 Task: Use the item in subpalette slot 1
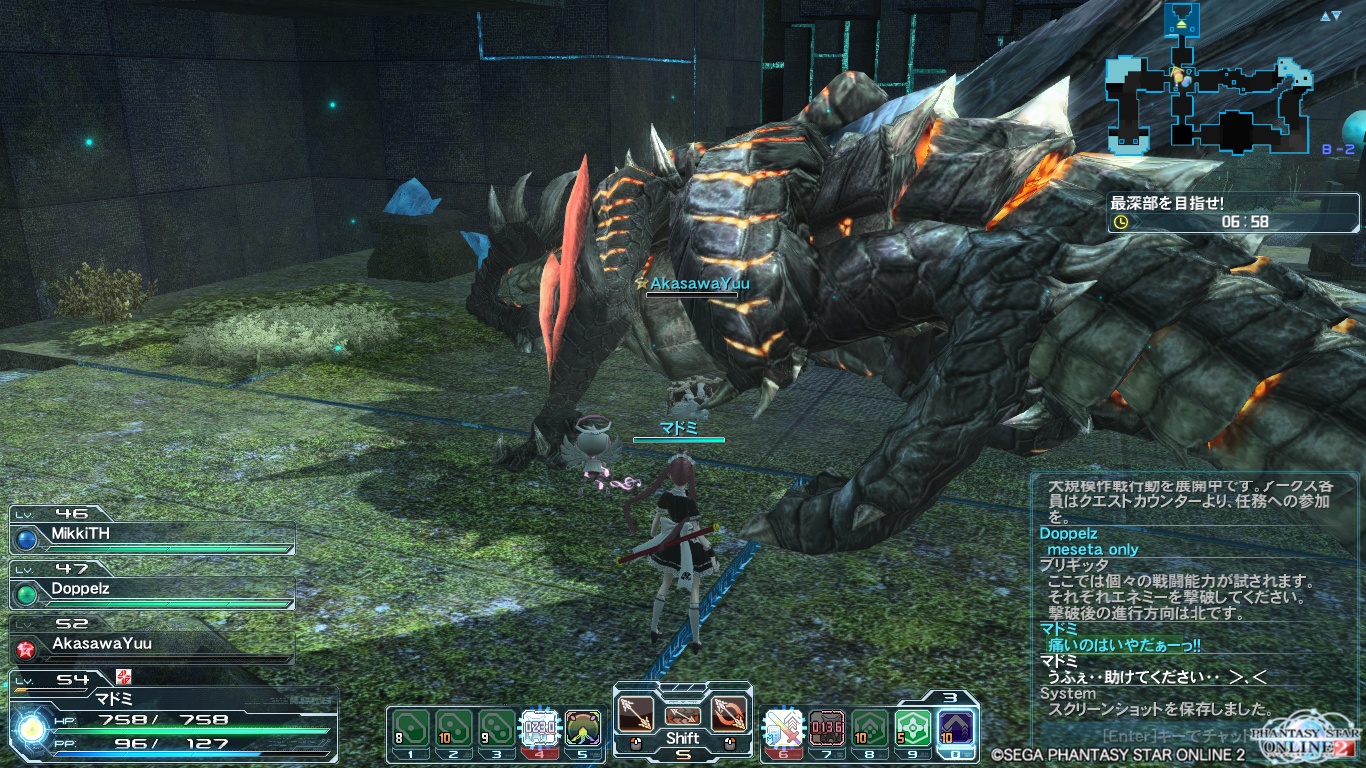point(411,727)
